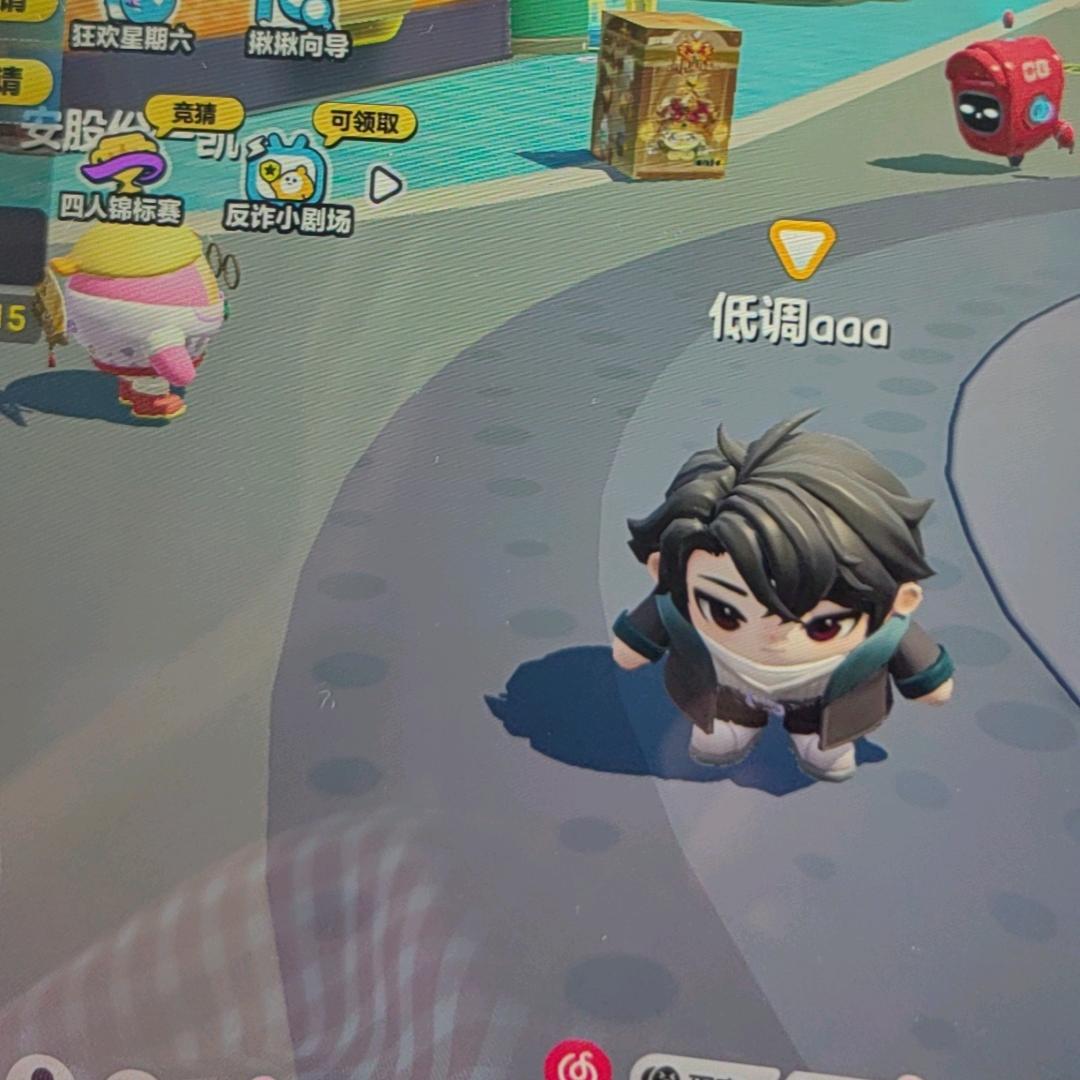Expand the event icons with the arrow

[385, 184]
